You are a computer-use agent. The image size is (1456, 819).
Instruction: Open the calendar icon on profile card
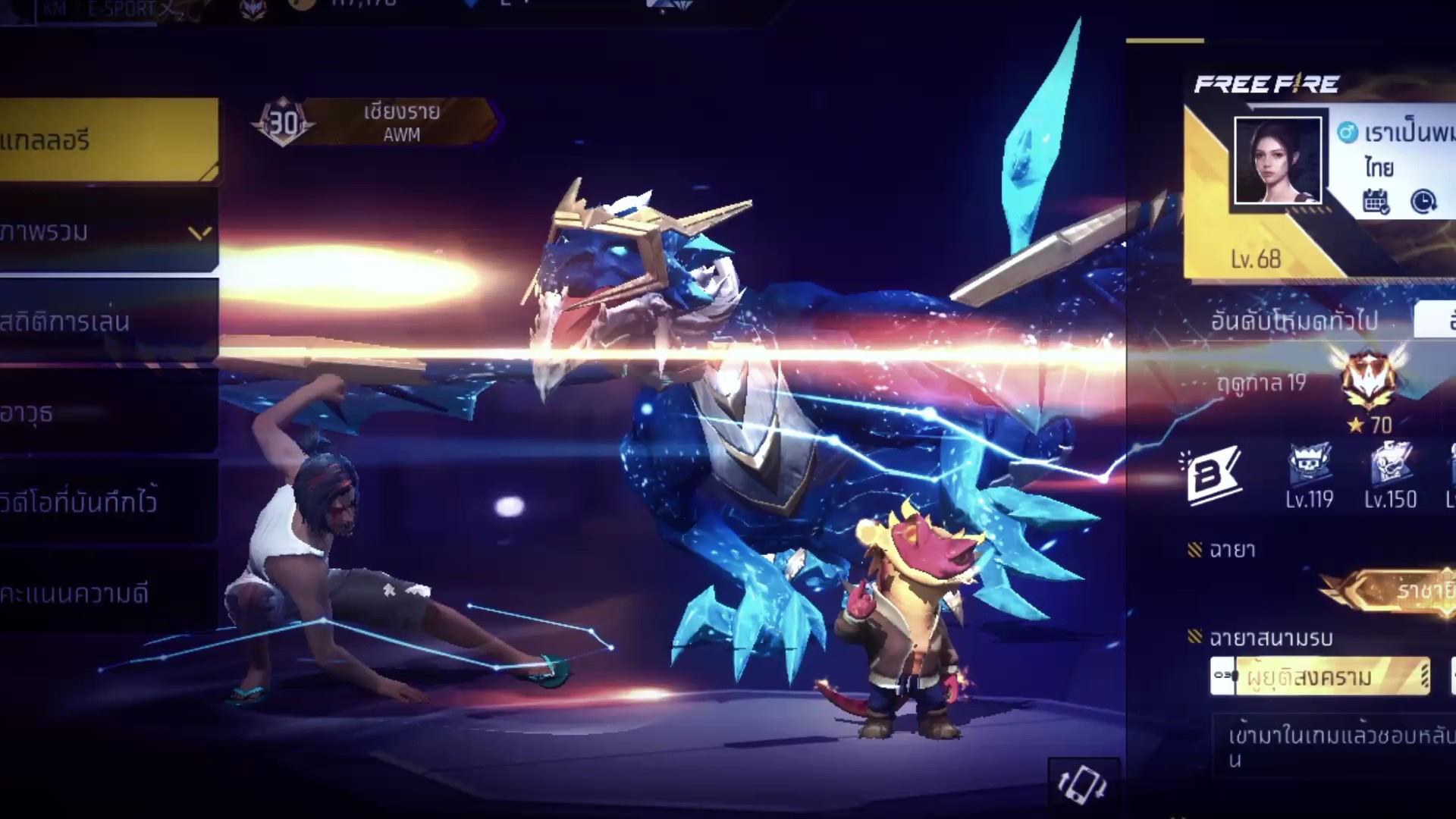point(1376,202)
